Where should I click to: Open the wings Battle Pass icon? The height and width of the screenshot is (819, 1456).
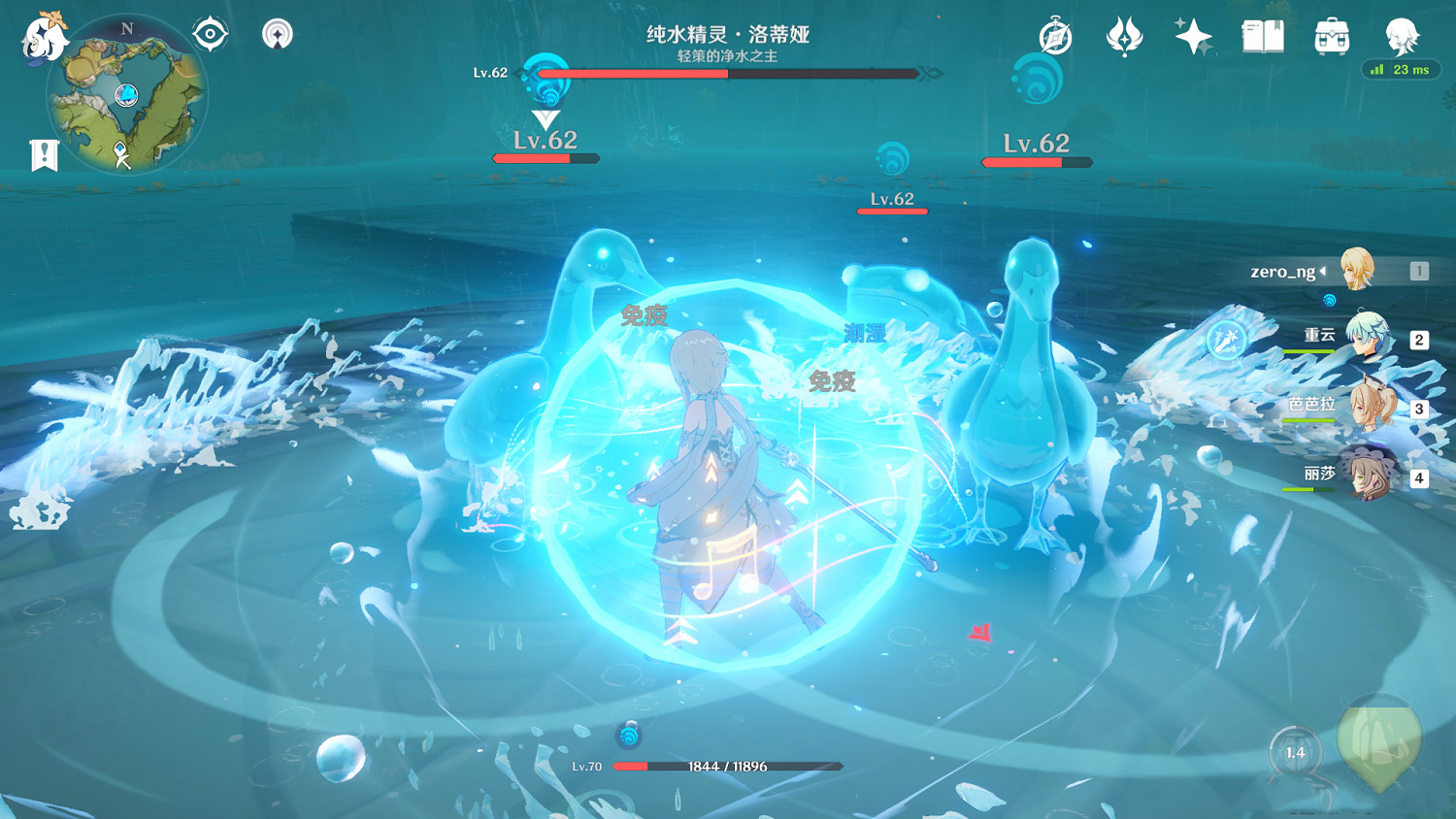pos(1126,36)
